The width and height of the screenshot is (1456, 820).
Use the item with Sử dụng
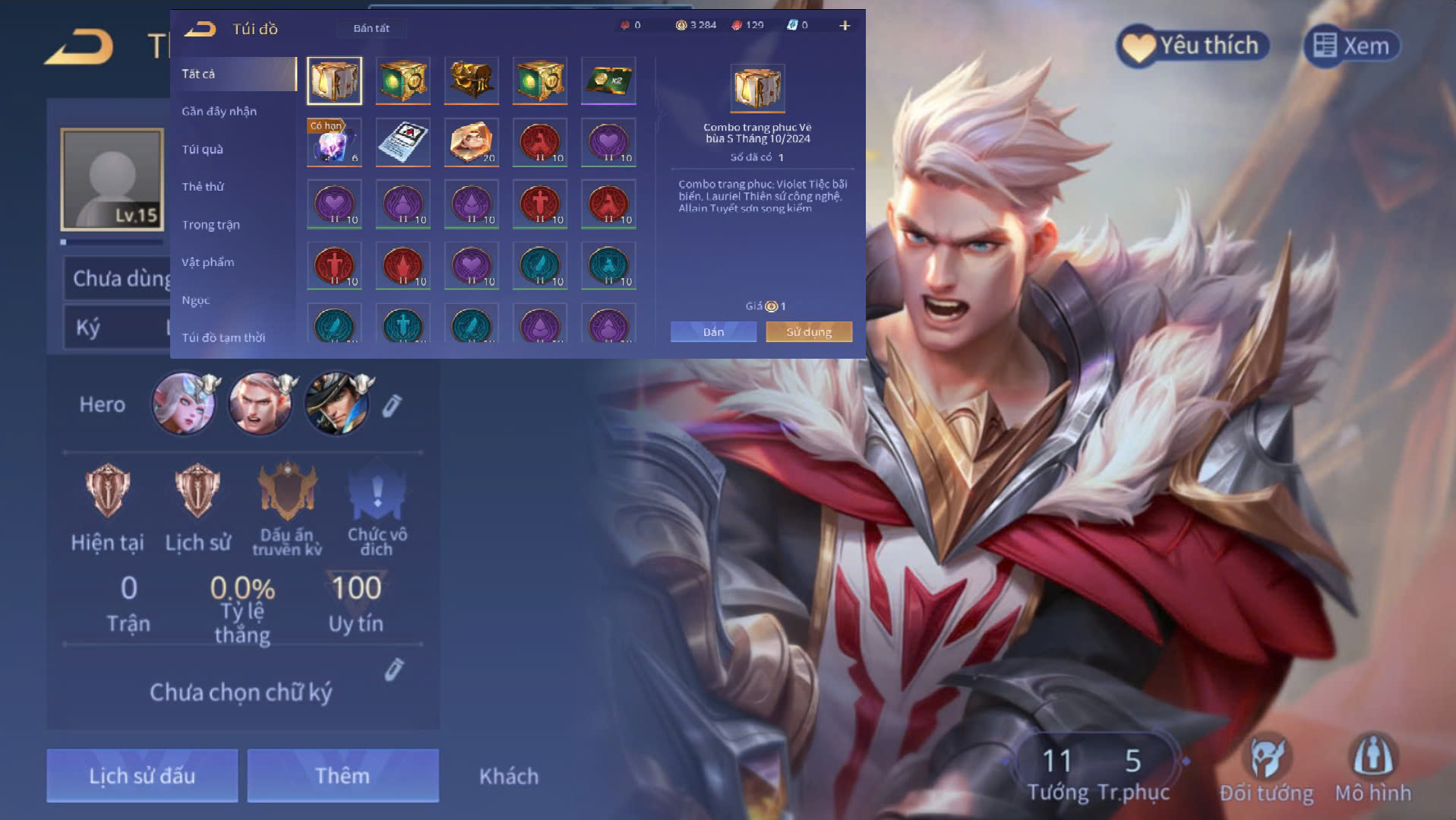click(809, 332)
